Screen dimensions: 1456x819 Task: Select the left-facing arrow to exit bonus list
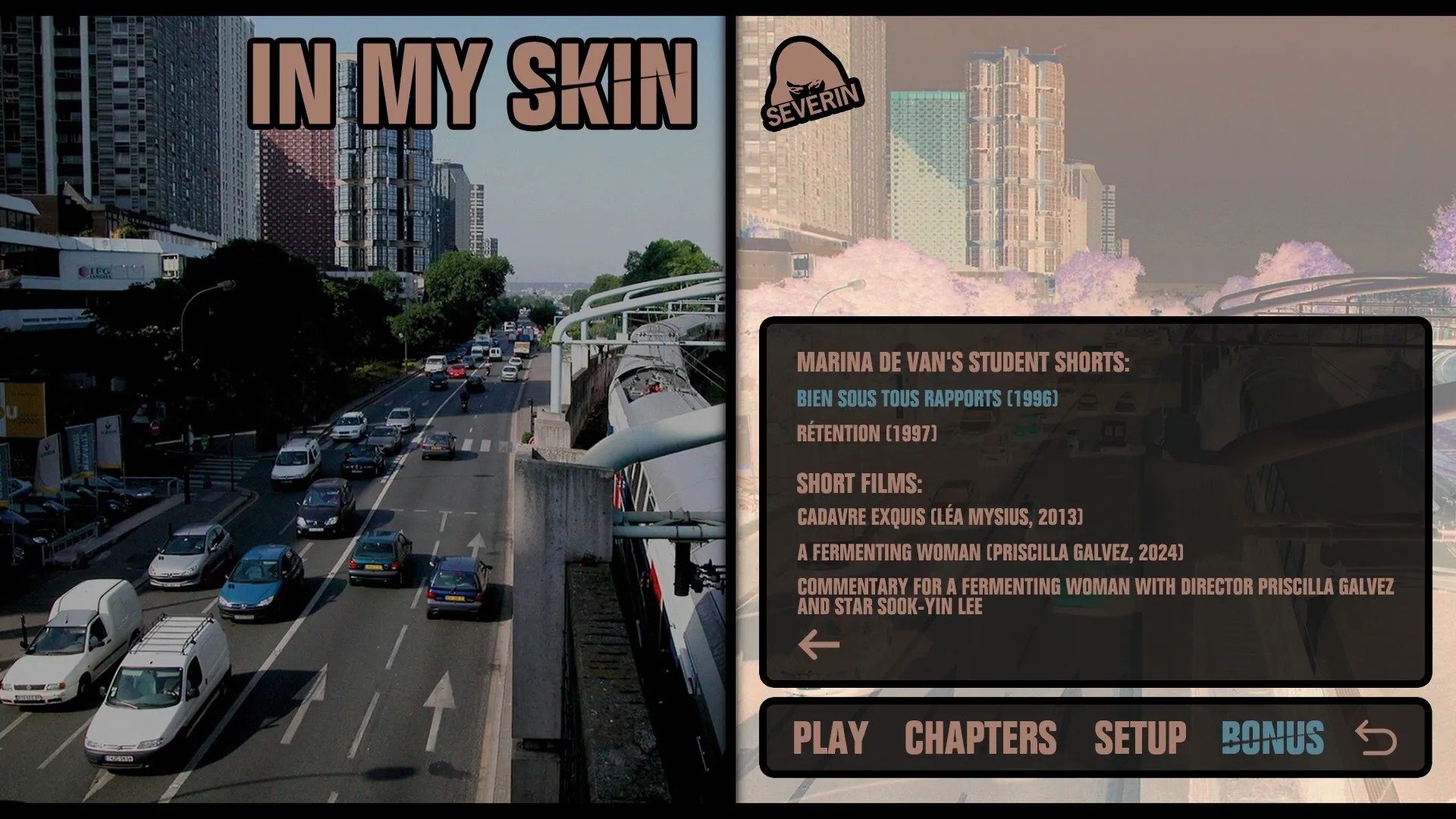(x=821, y=643)
